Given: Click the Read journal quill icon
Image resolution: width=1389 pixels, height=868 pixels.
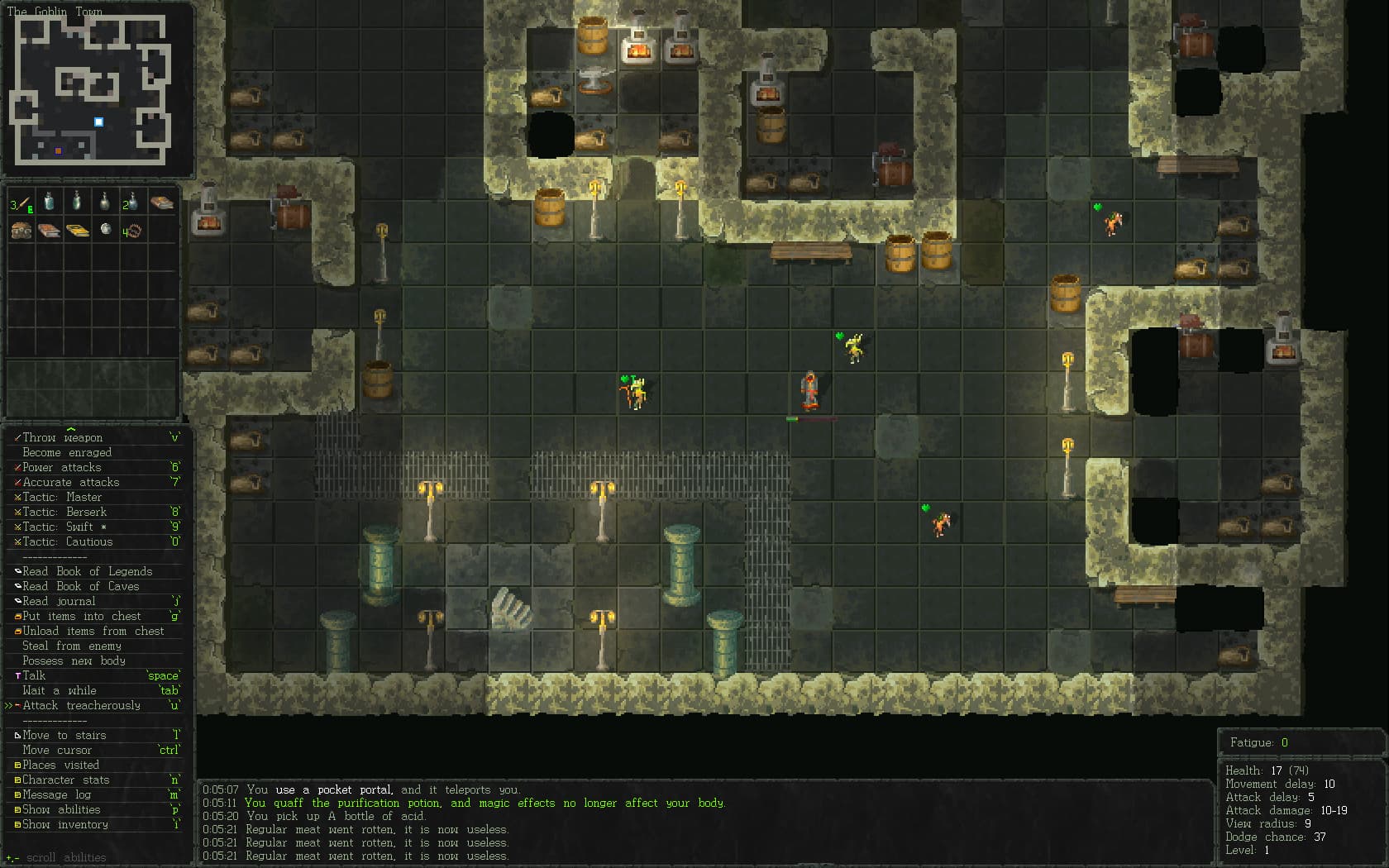Looking at the screenshot, I should pos(17,601).
